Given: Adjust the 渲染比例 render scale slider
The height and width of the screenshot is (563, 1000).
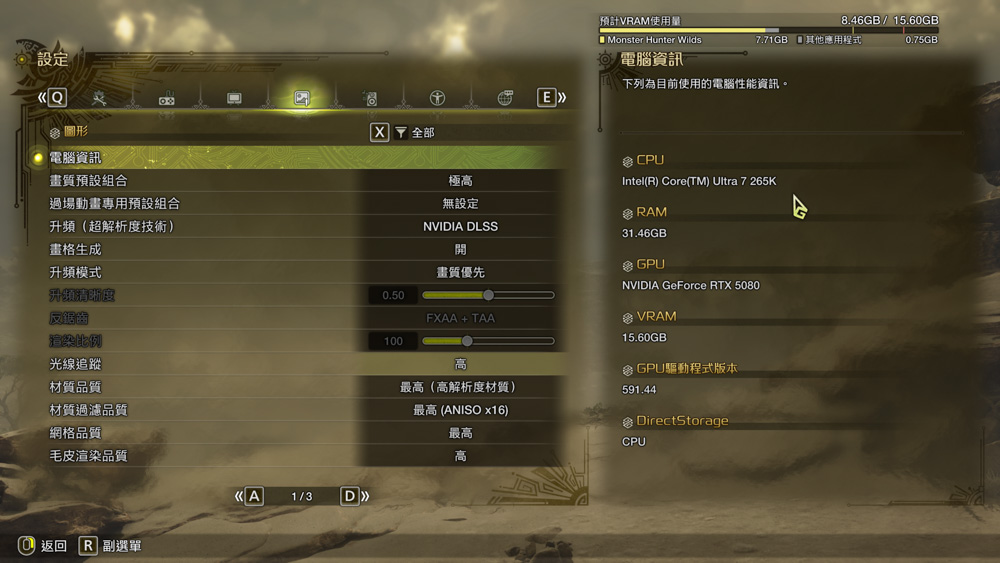Looking at the screenshot, I should [x=467, y=341].
